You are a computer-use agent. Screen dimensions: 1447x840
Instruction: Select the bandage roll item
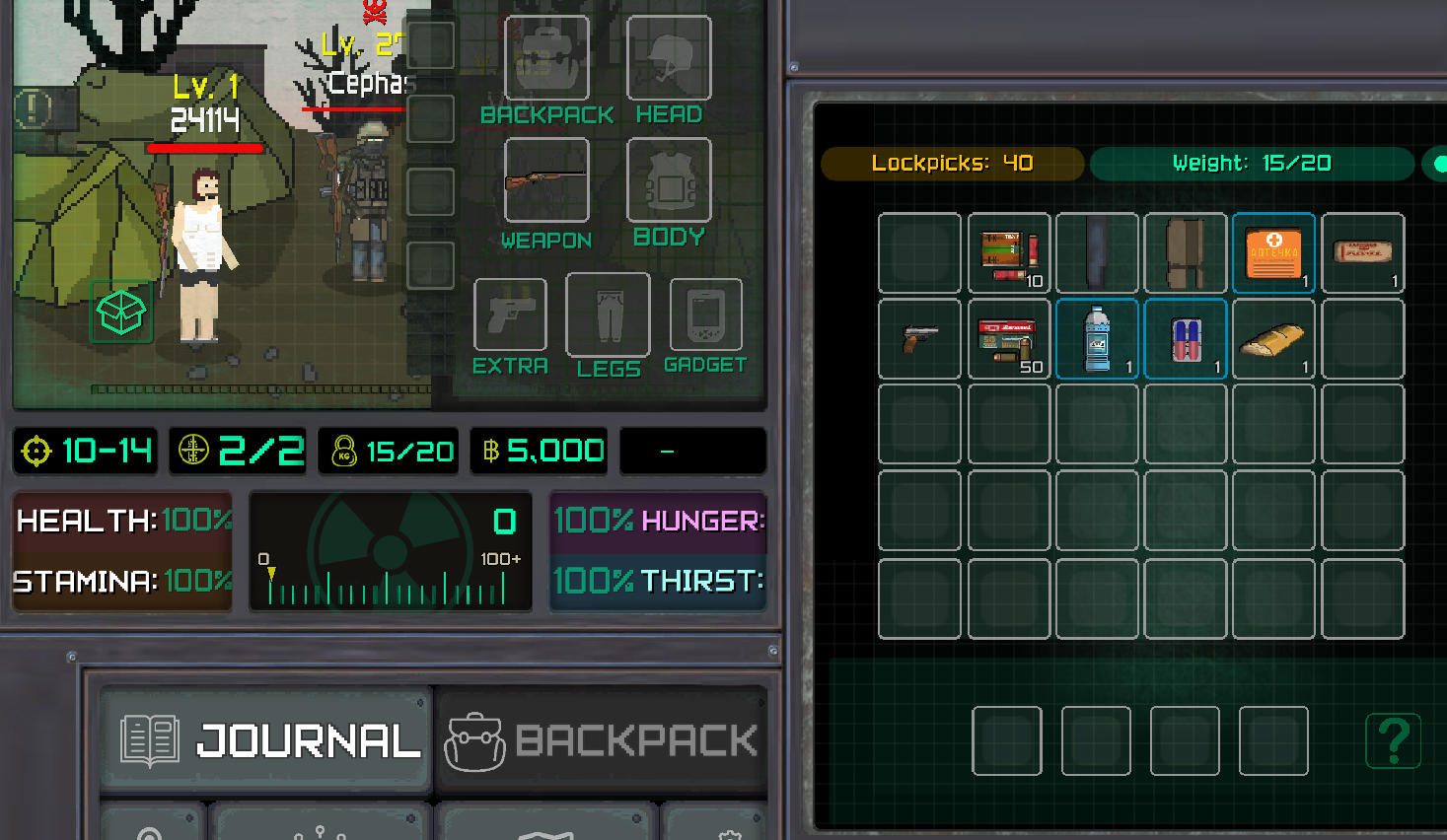(1362, 254)
